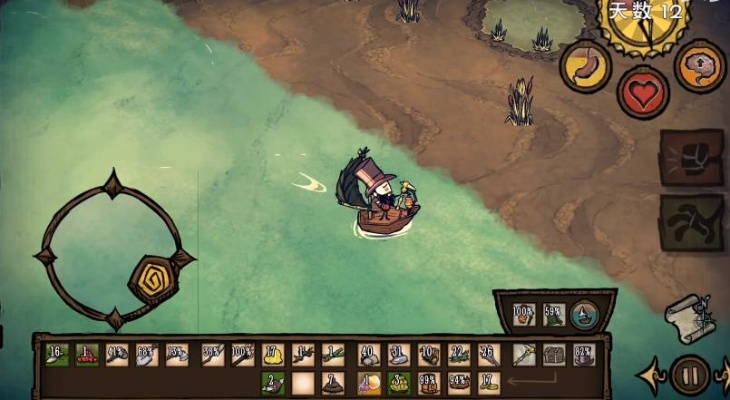Tap the fist attack action button
The height and width of the screenshot is (400, 730).
[692, 158]
